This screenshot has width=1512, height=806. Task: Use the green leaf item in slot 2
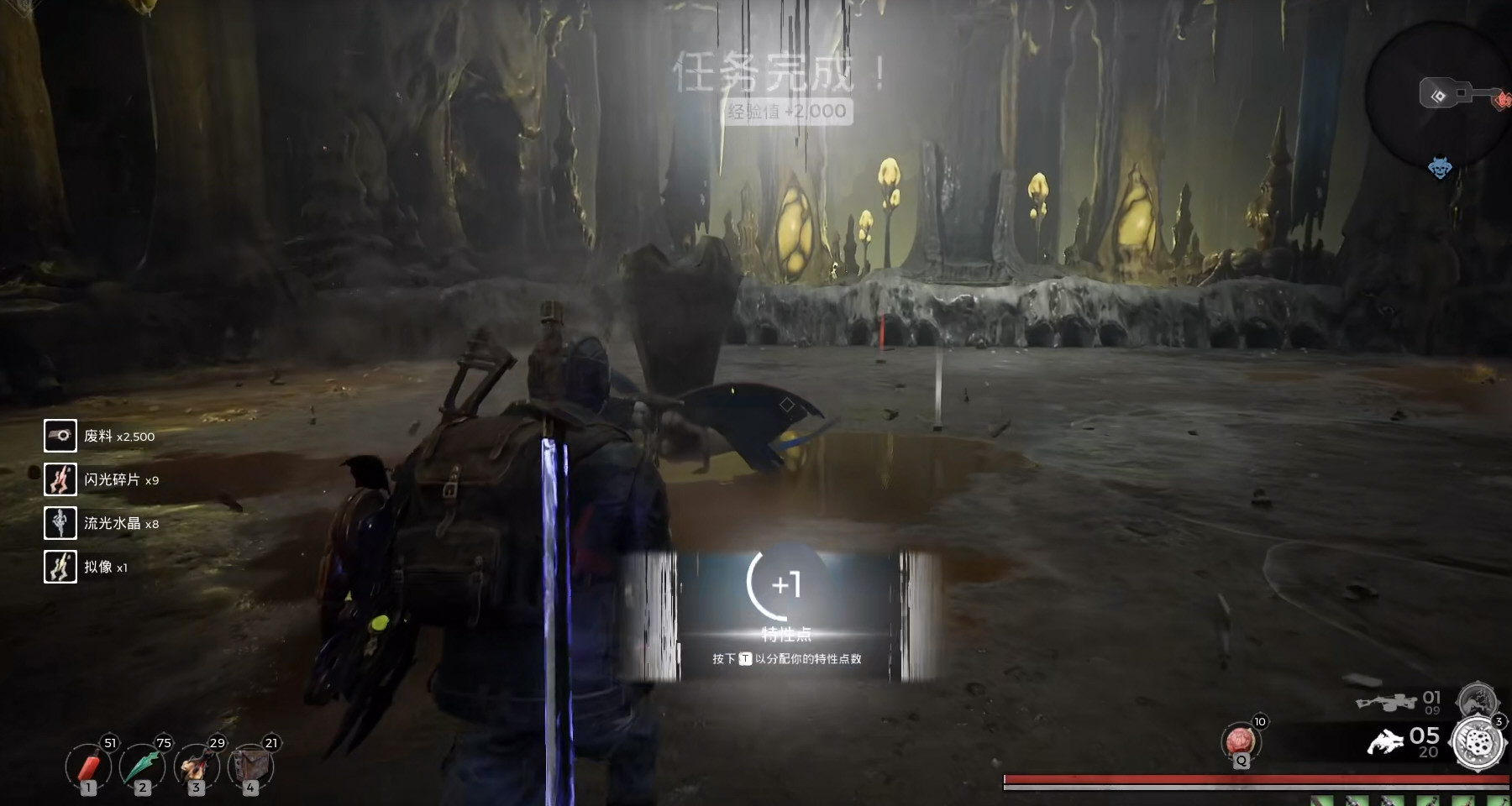142,767
